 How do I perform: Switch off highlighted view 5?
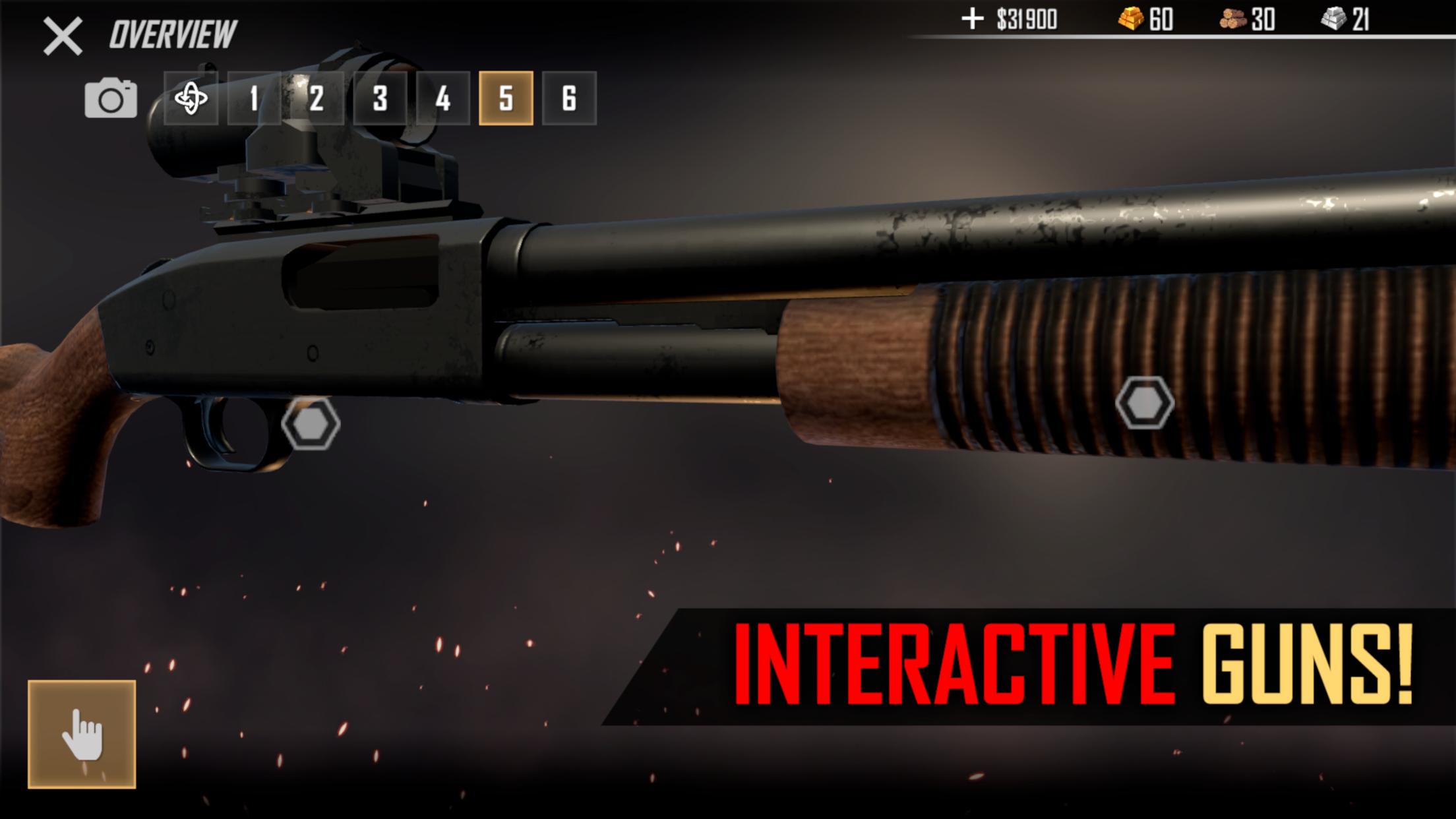point(506,99)
